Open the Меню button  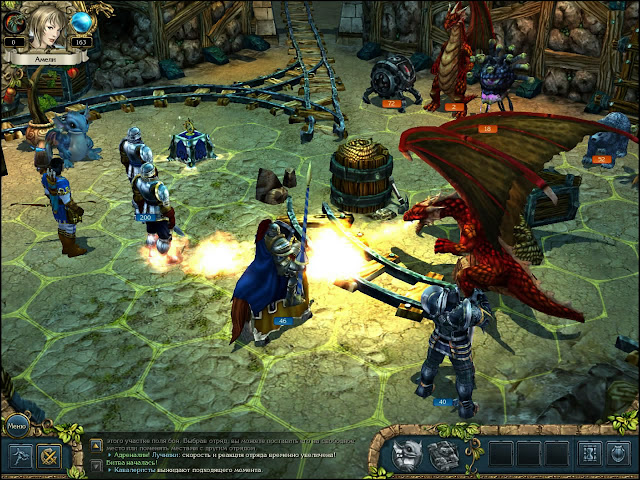[x=17, y=424]
